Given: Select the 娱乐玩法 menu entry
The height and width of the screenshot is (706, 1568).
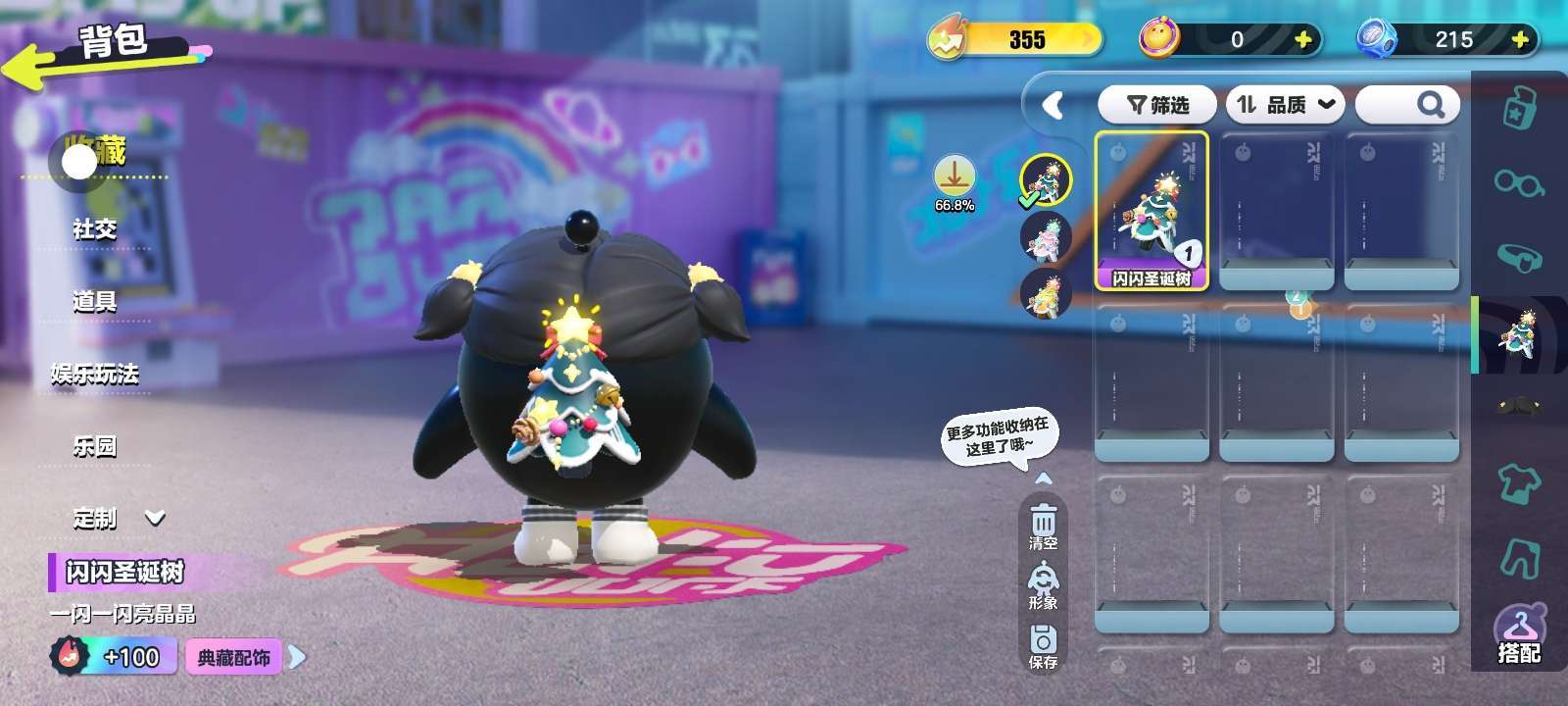Looking at the screenshot, I should coord(94,375).
